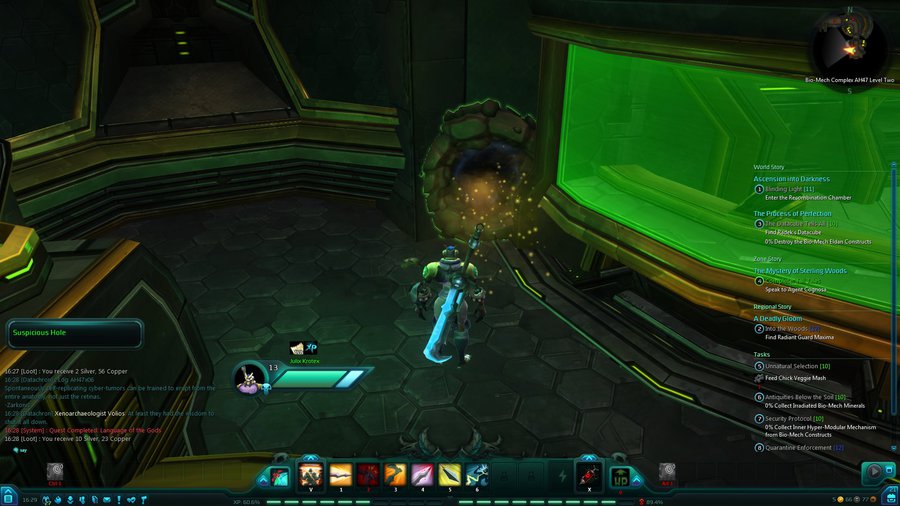Use the ability in slot 3

(x=395, y=475)
